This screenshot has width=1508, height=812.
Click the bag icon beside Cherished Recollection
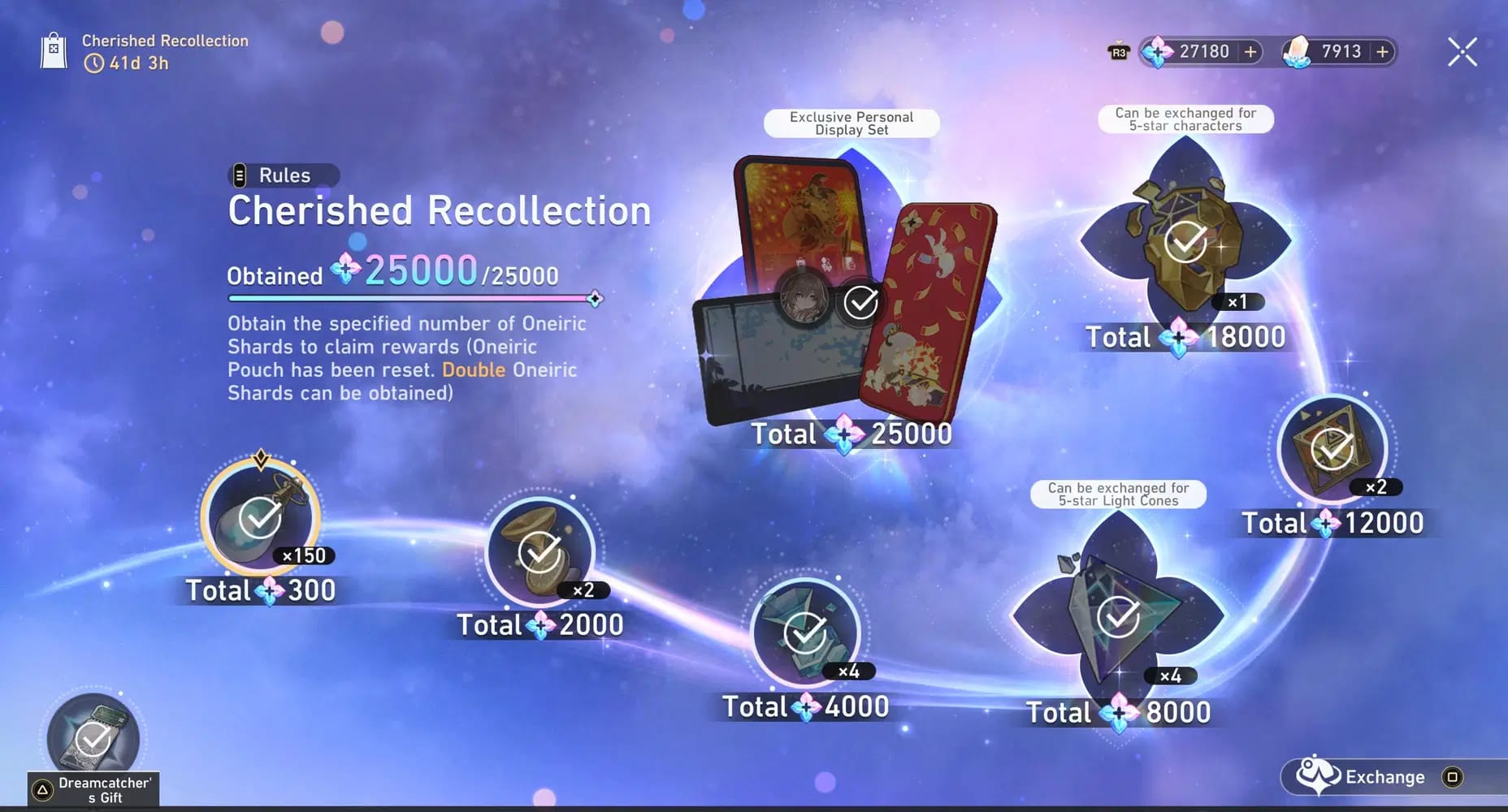click(53, 50)
